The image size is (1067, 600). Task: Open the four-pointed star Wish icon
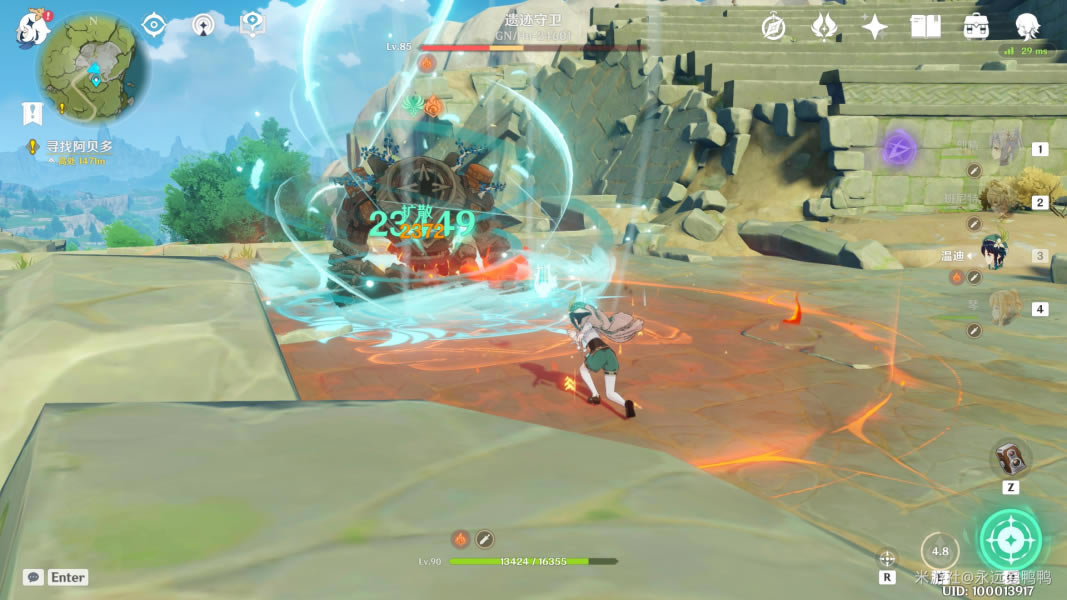pos(875,27)
